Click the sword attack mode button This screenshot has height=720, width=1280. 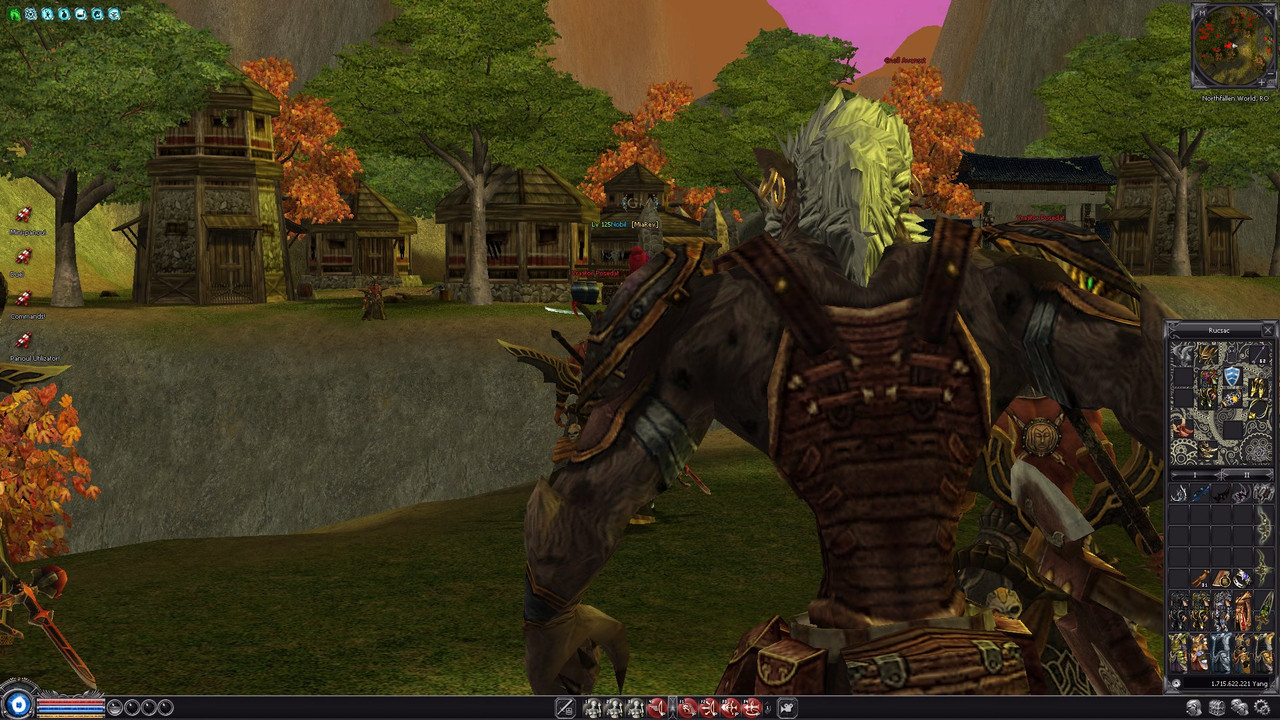pyautogui.click(x=565, y=708)
